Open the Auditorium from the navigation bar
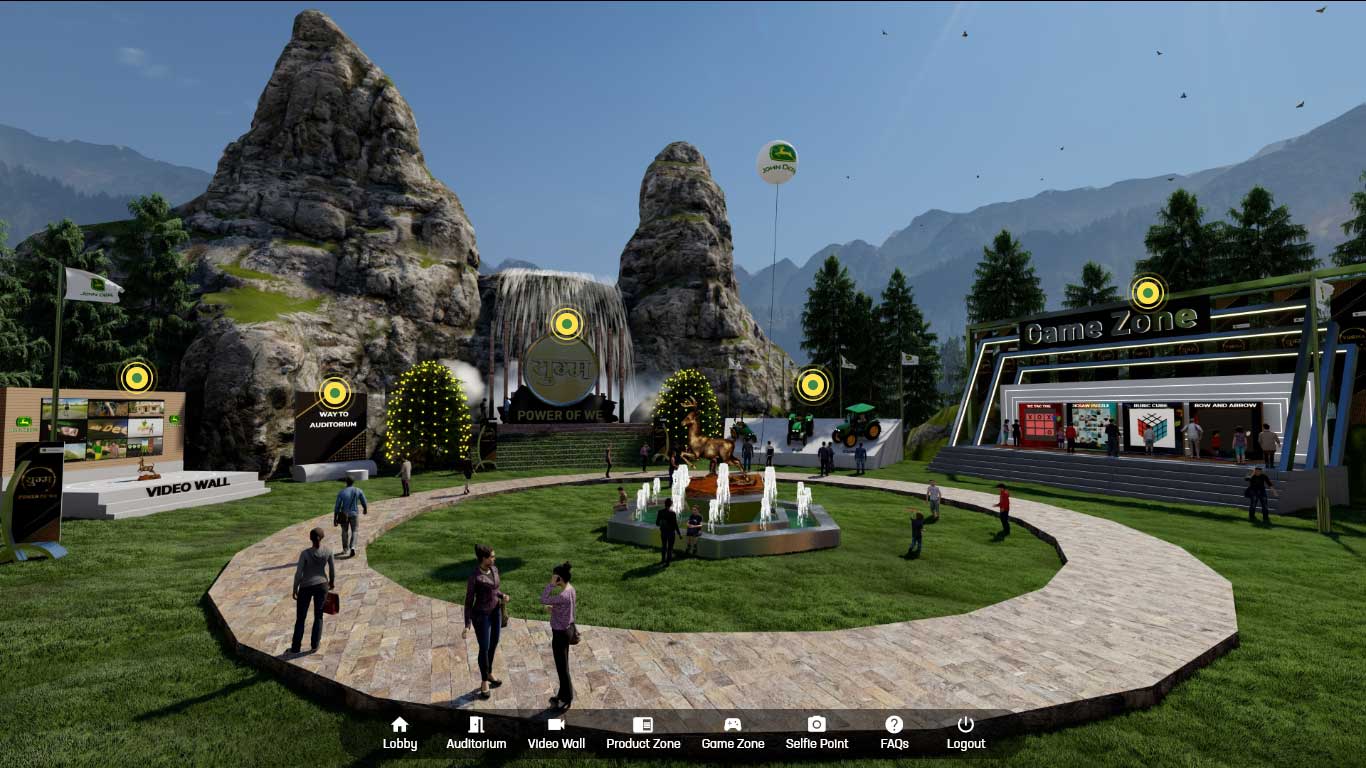The height and width of the screenshot is (768, 1366). coord(476,733)
